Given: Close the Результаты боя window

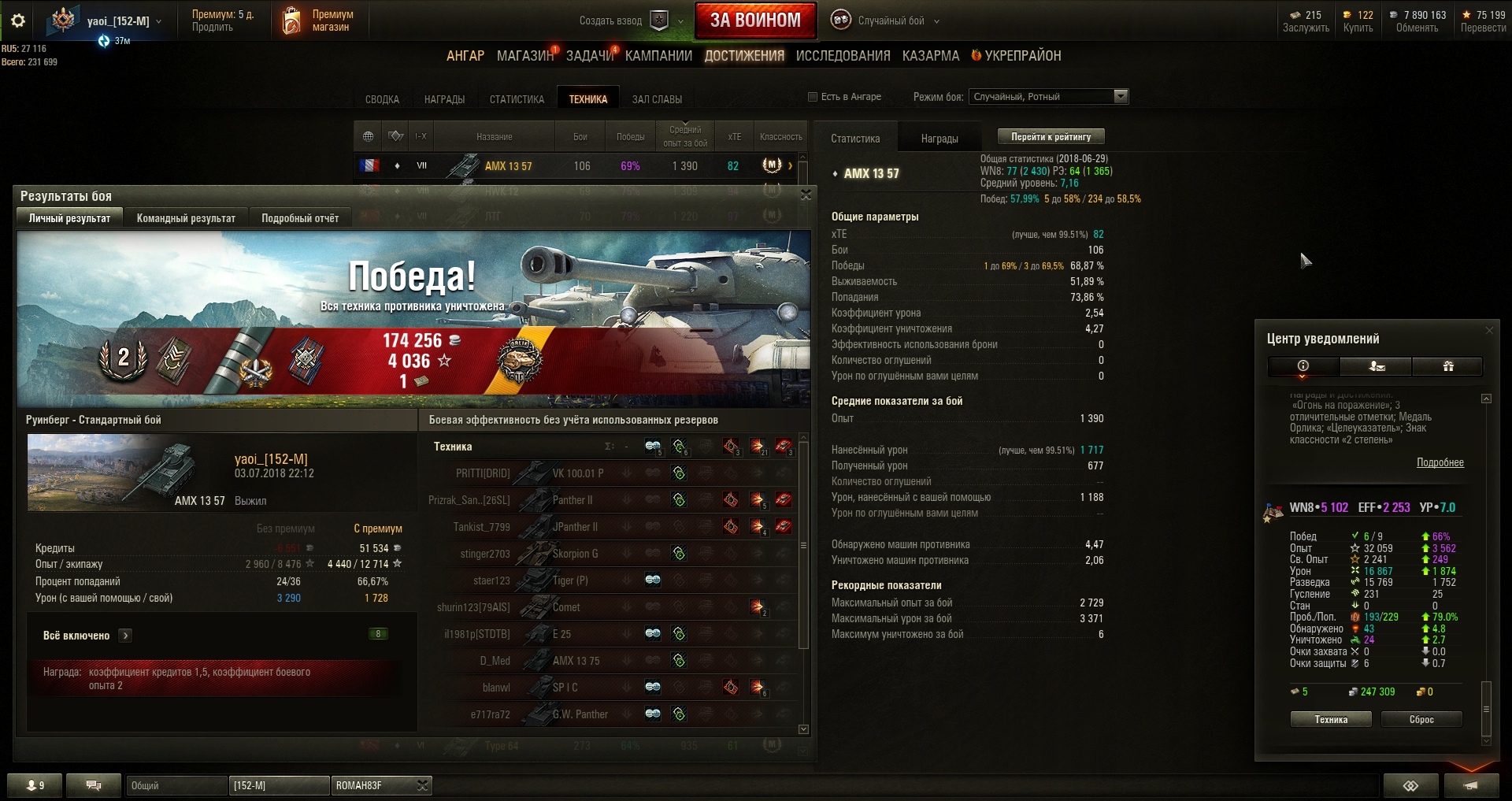Looking at the screenshot, I should click(x=806, y=195).
